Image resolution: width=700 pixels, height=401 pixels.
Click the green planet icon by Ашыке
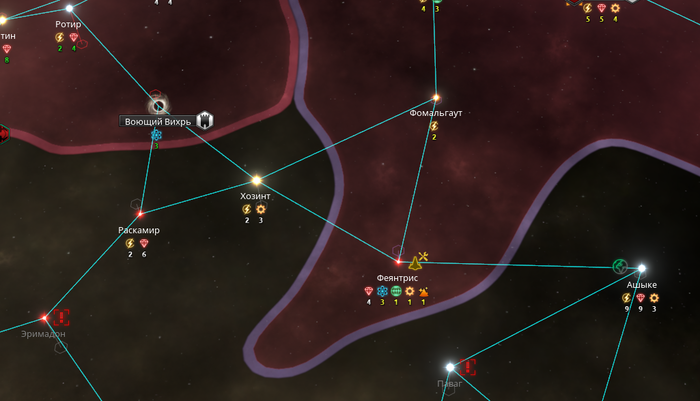point(619,265)
